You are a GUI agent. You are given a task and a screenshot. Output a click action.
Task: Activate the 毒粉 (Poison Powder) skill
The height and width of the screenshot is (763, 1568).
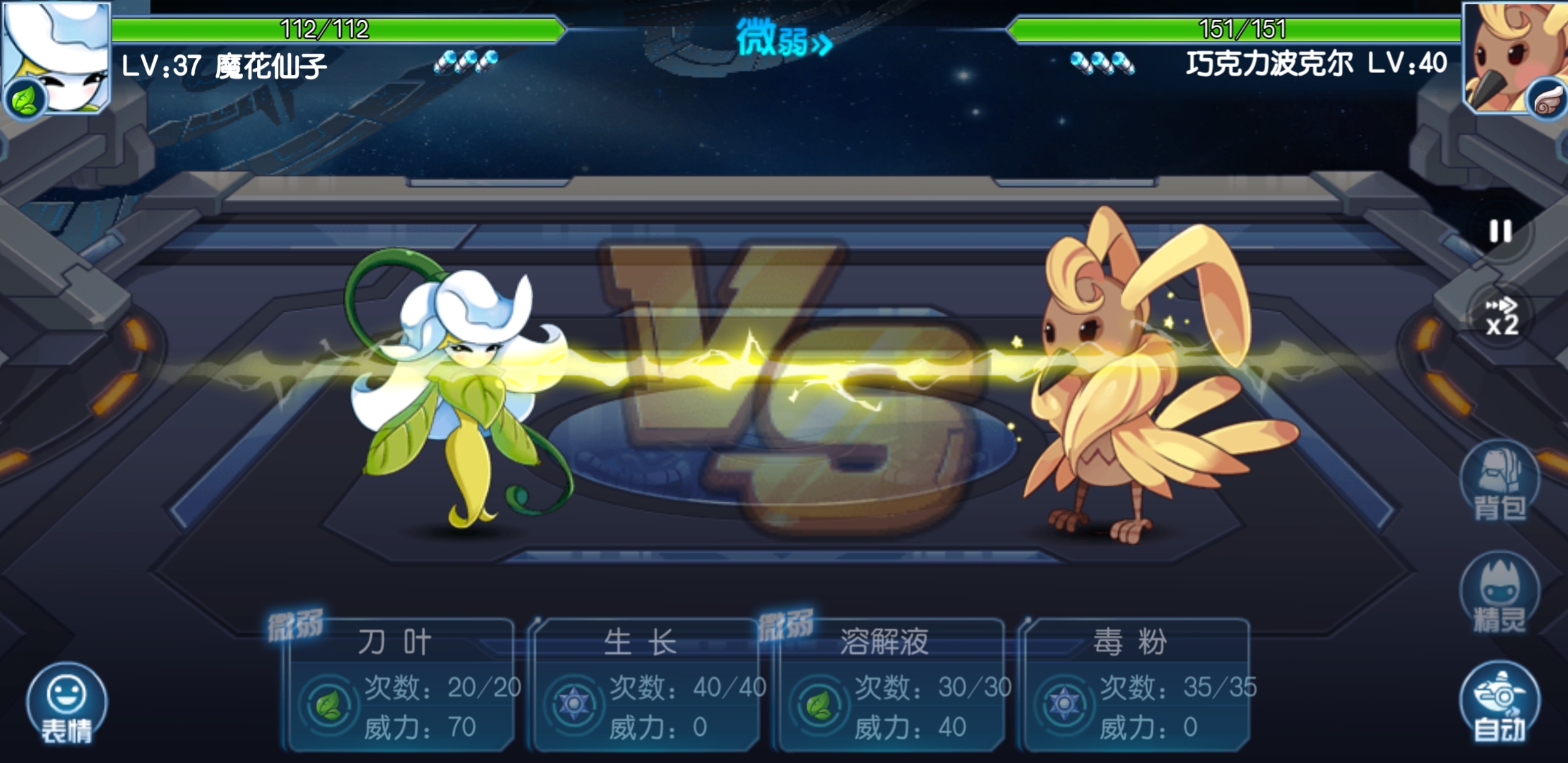[1136, 685]
